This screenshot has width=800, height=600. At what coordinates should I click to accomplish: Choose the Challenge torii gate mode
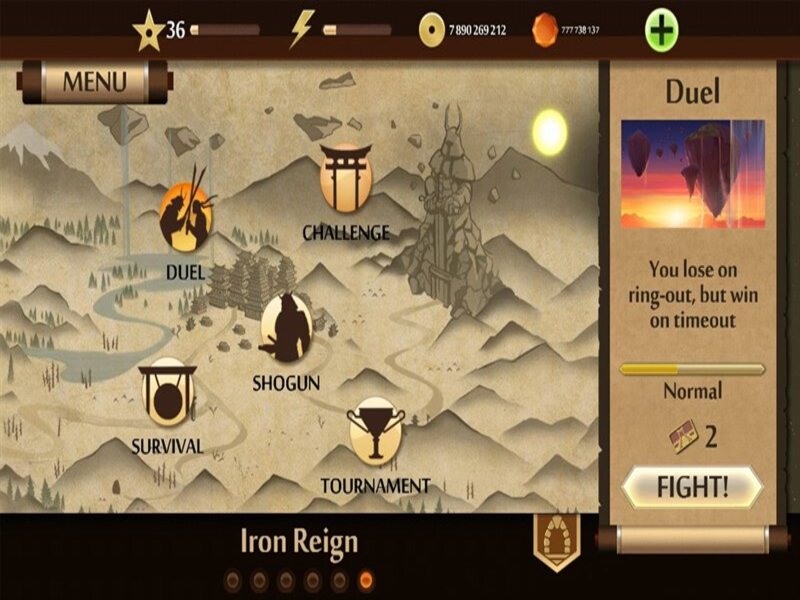[x=346, y=178]
